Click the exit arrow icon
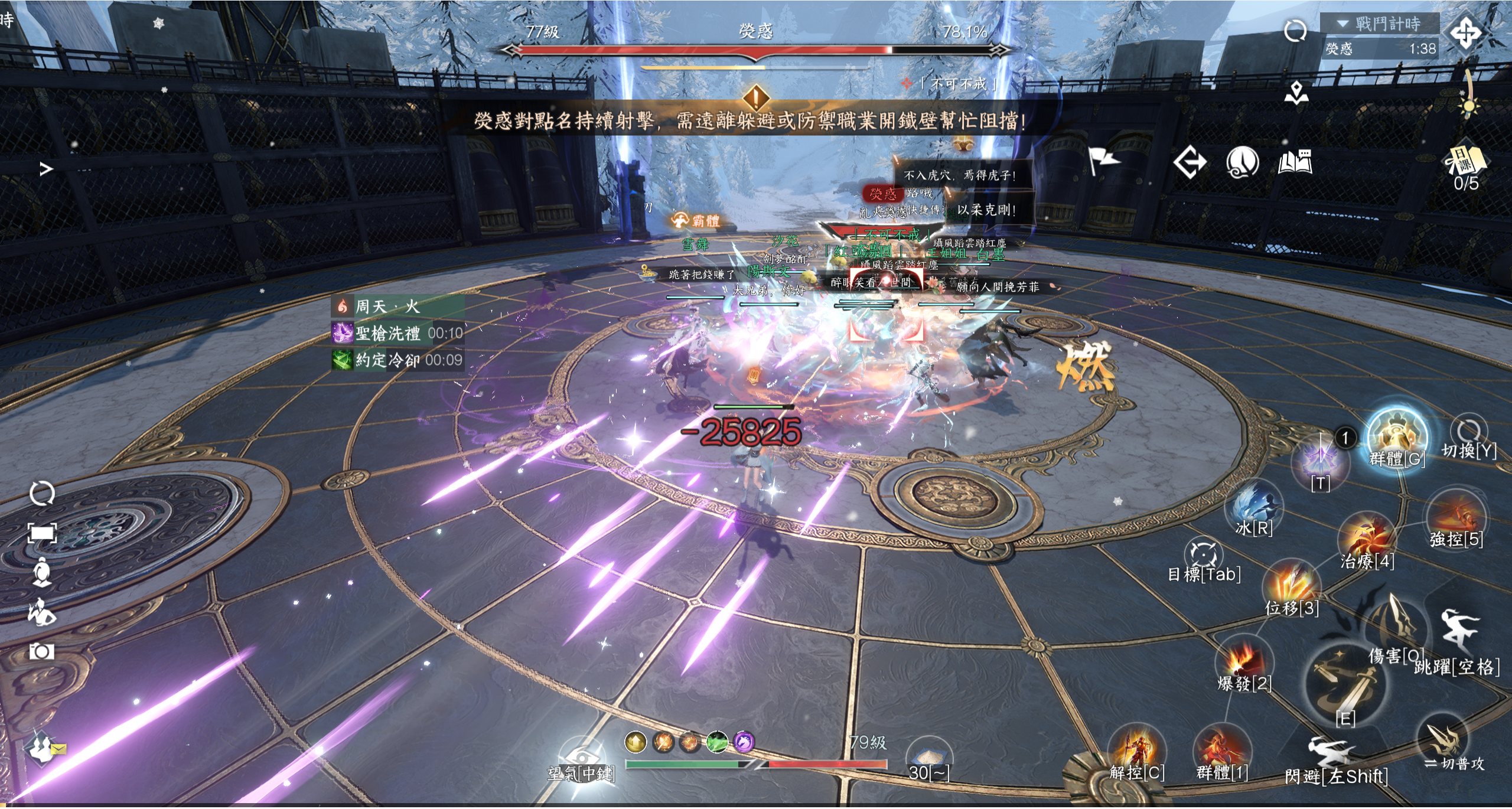 click(1190, 162)
